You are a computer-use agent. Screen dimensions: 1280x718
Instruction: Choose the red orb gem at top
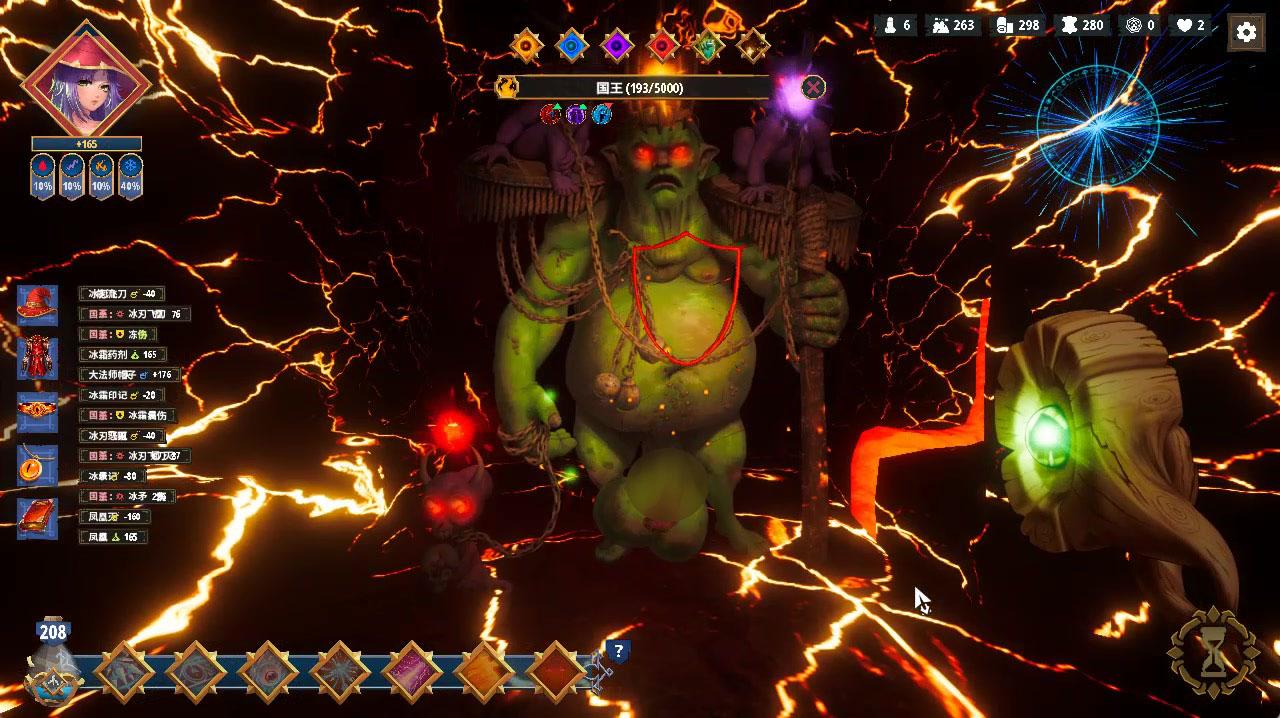coord(662,45)
